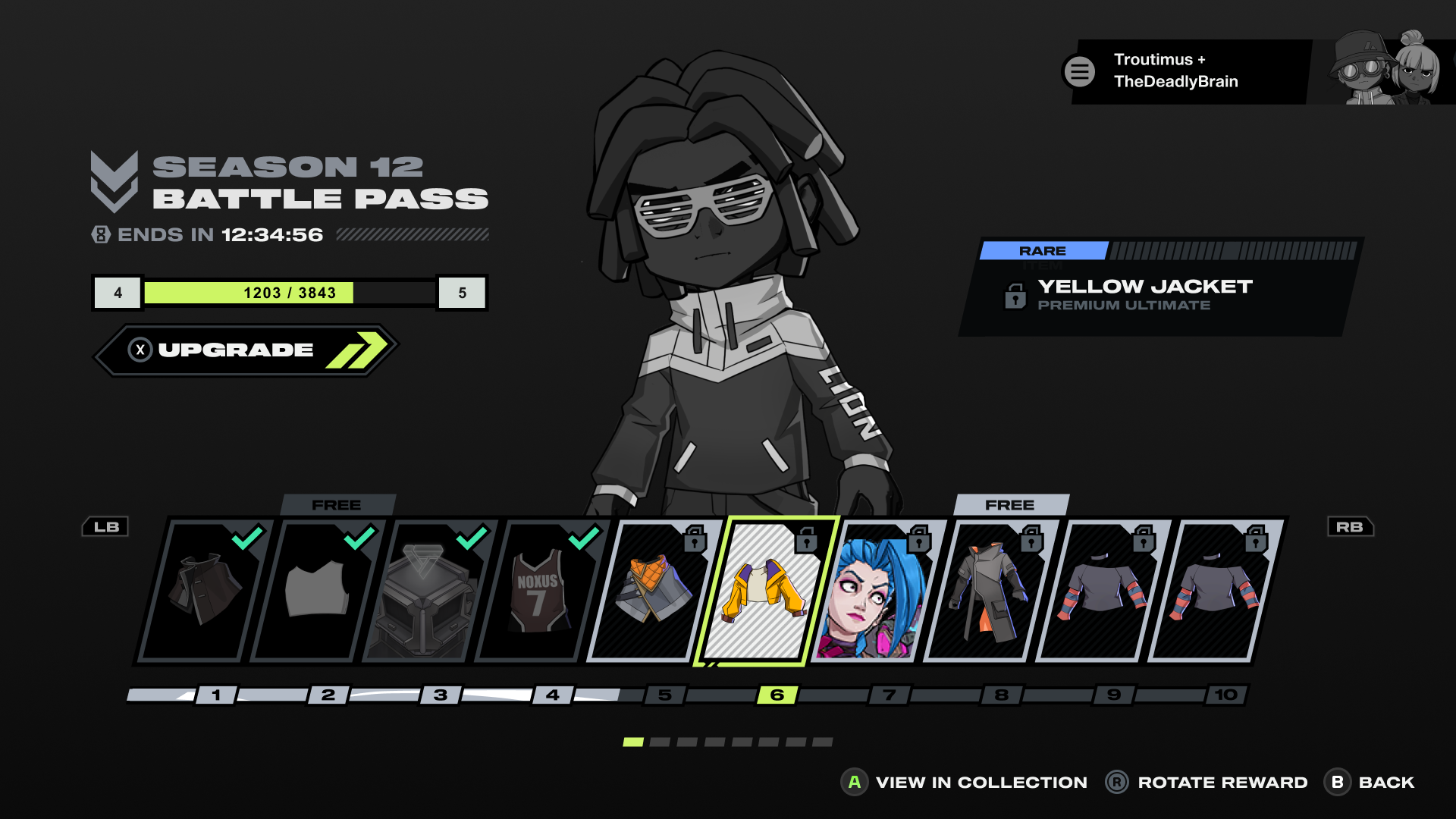Click the level 1 marker on the track
1456x819 pixels.
(216, 695)
